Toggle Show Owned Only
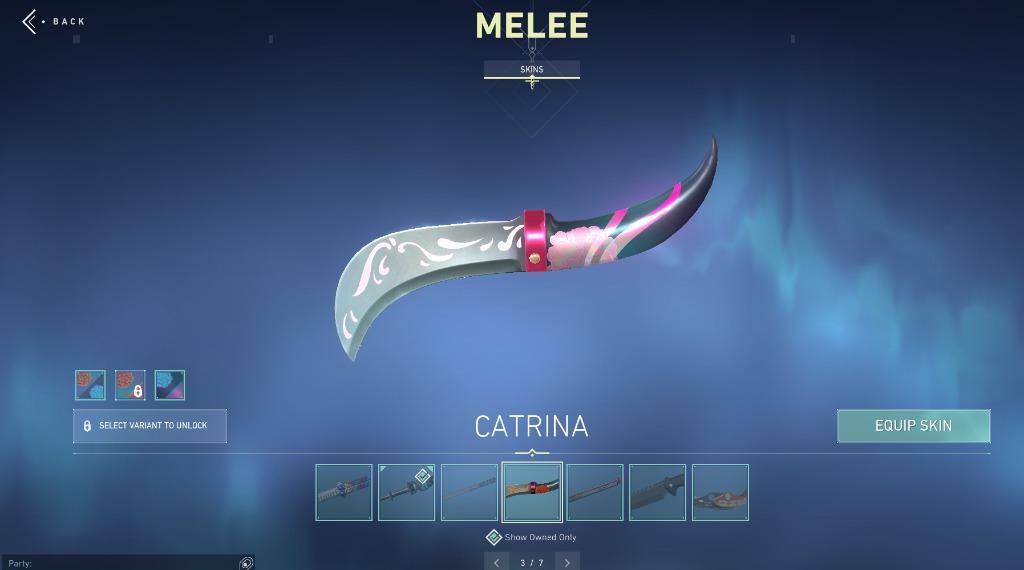This screenshot has height=570, width=1024. coord(494,538)
